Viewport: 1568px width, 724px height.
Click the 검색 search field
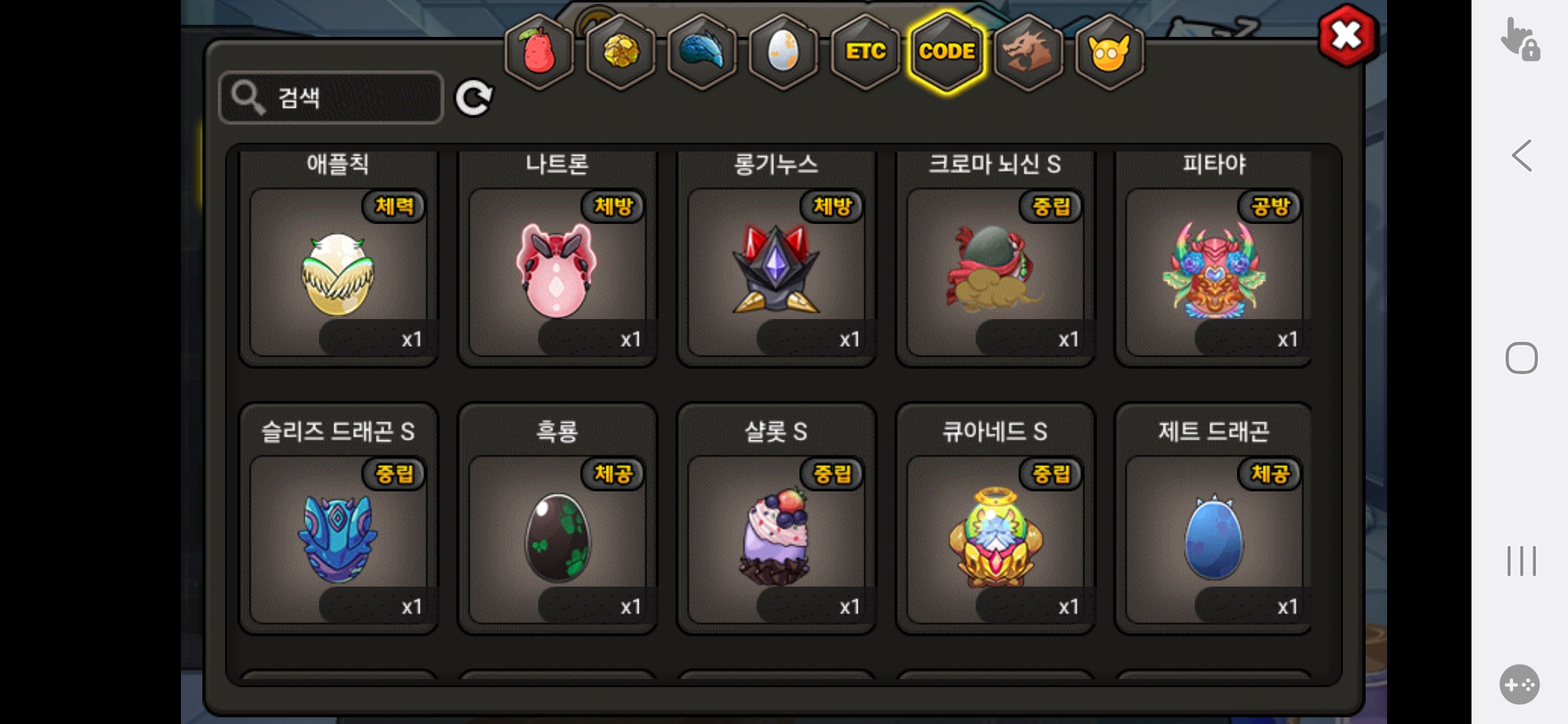click(332, 98)
